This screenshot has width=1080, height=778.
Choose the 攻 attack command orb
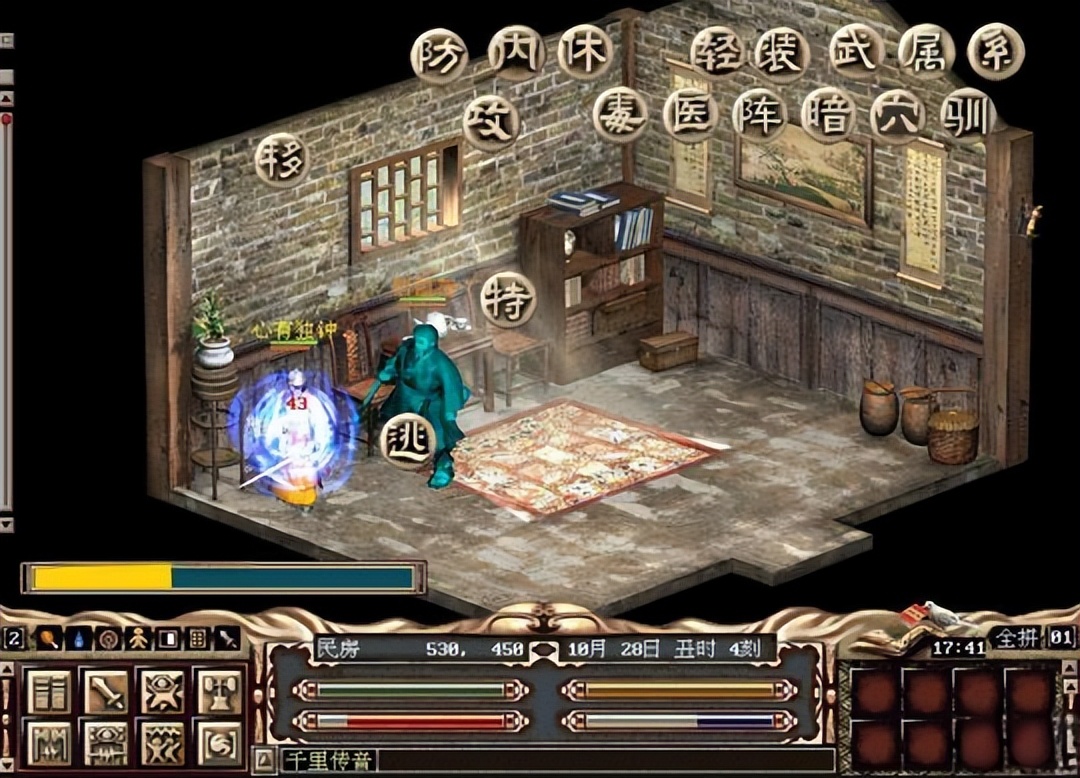click(491, 123)
